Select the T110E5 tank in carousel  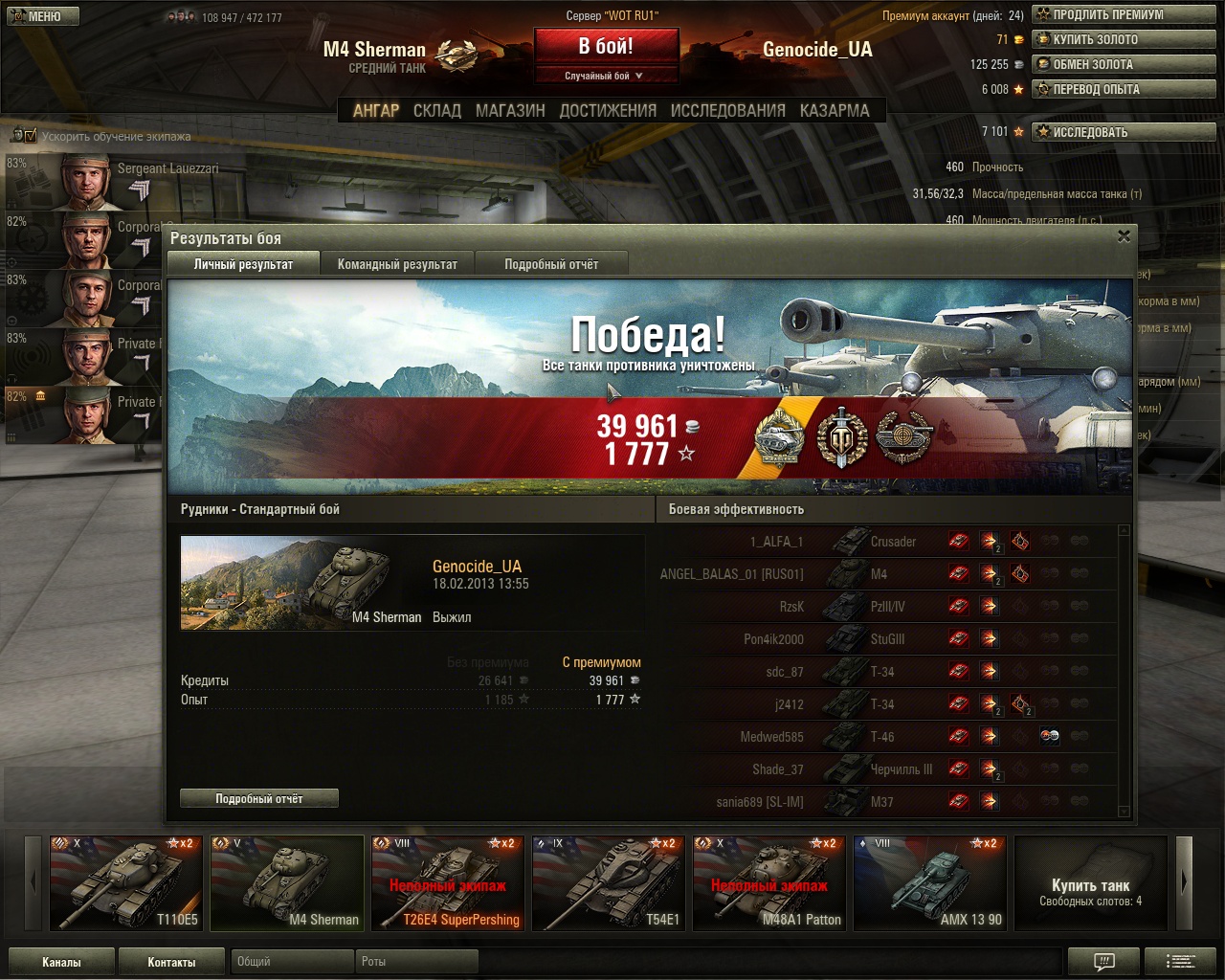tap(126, 883)
